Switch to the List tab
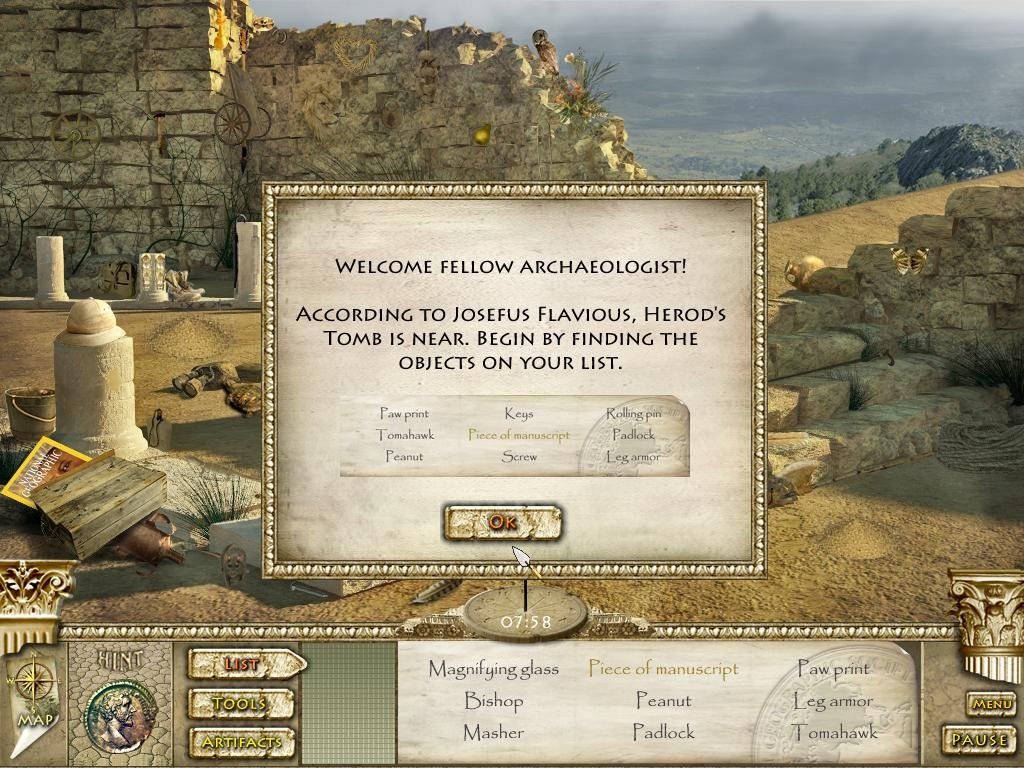This screenshot has width=1024, height=768. click(x=243, y=664)
